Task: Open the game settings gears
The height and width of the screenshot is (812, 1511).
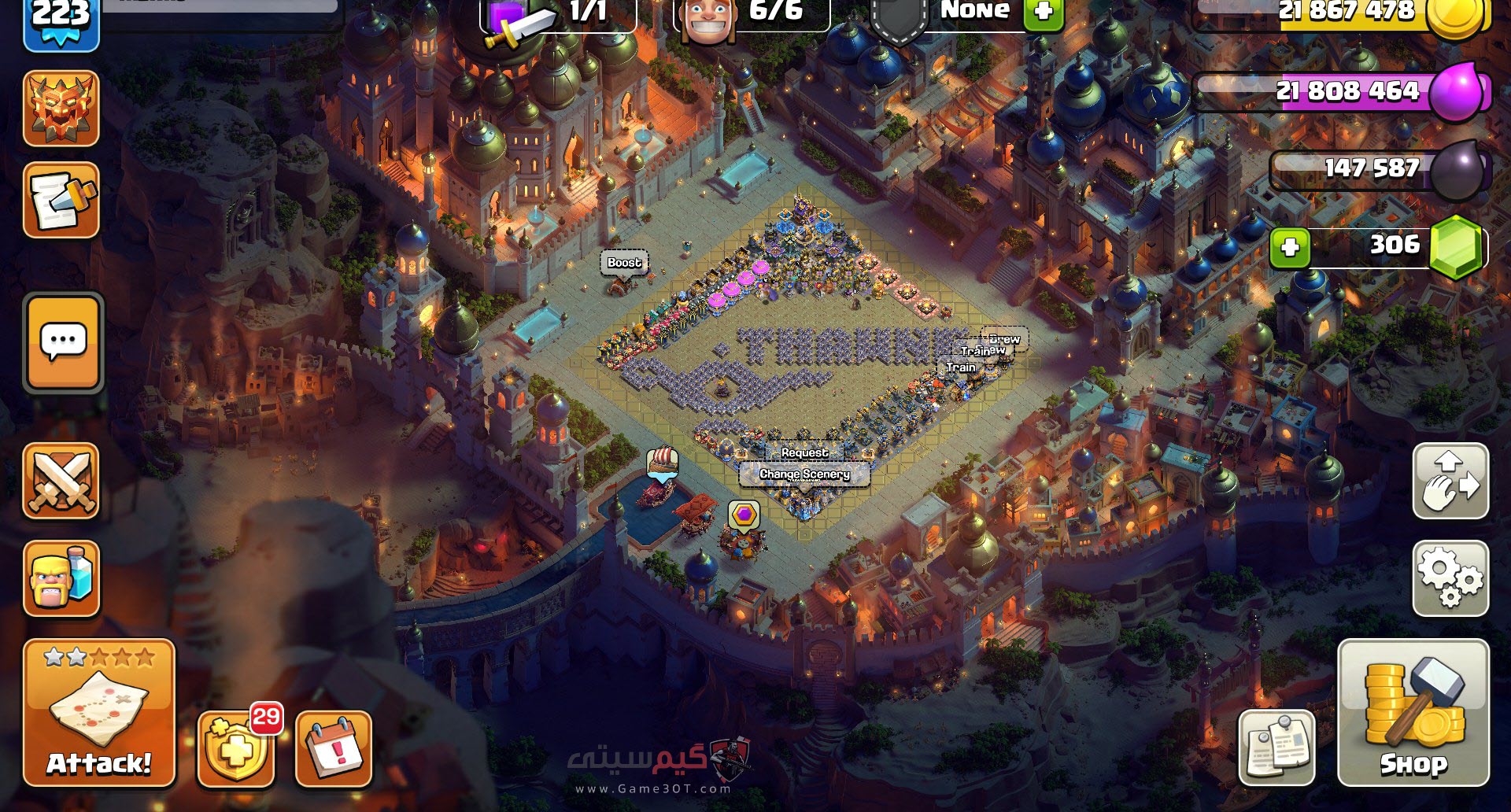Action: 1450,578
